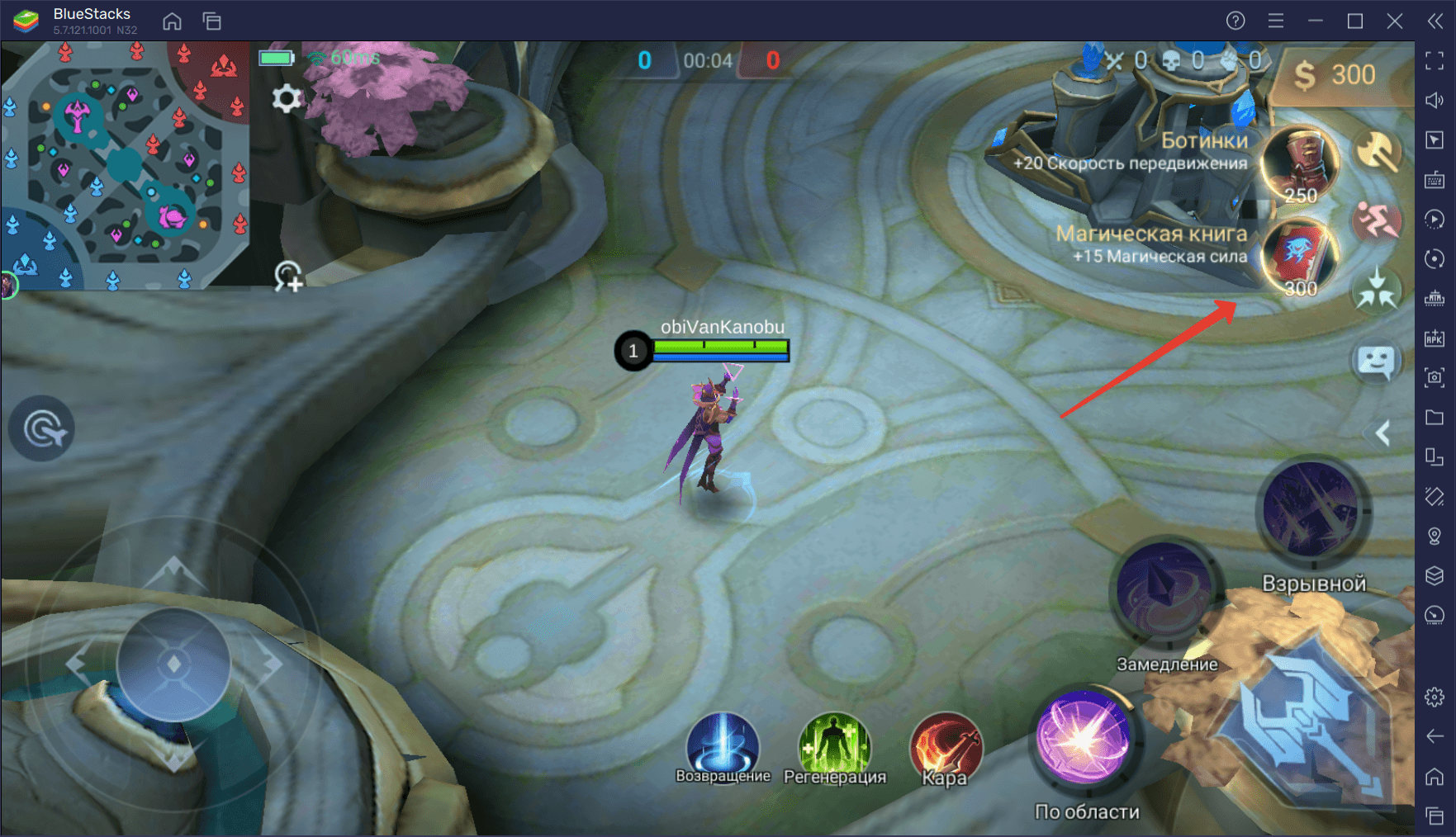Expand the side panel arrow

click(x=1383, y=433)
